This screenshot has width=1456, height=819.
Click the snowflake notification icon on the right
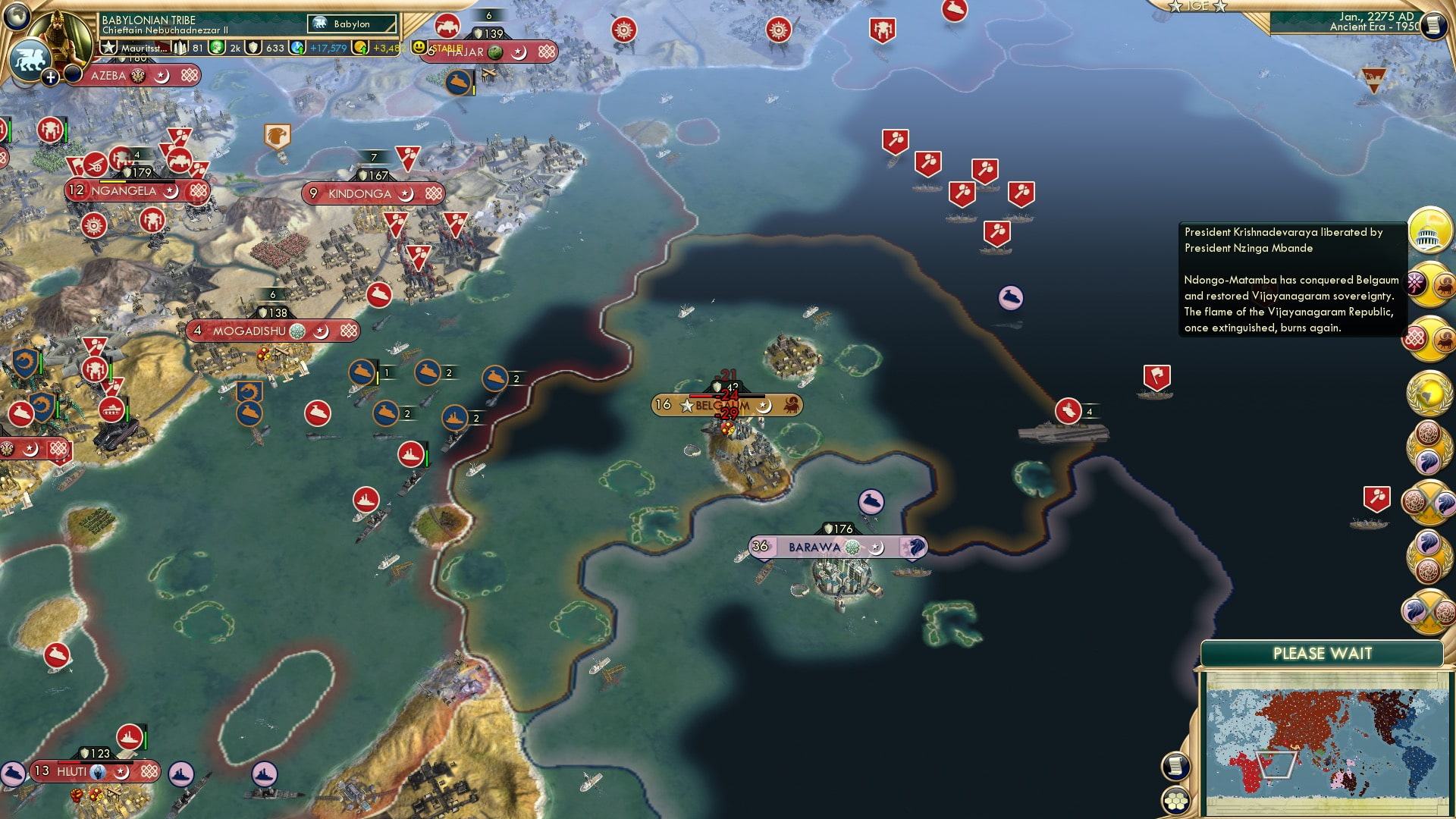[x=1416, y=284]
